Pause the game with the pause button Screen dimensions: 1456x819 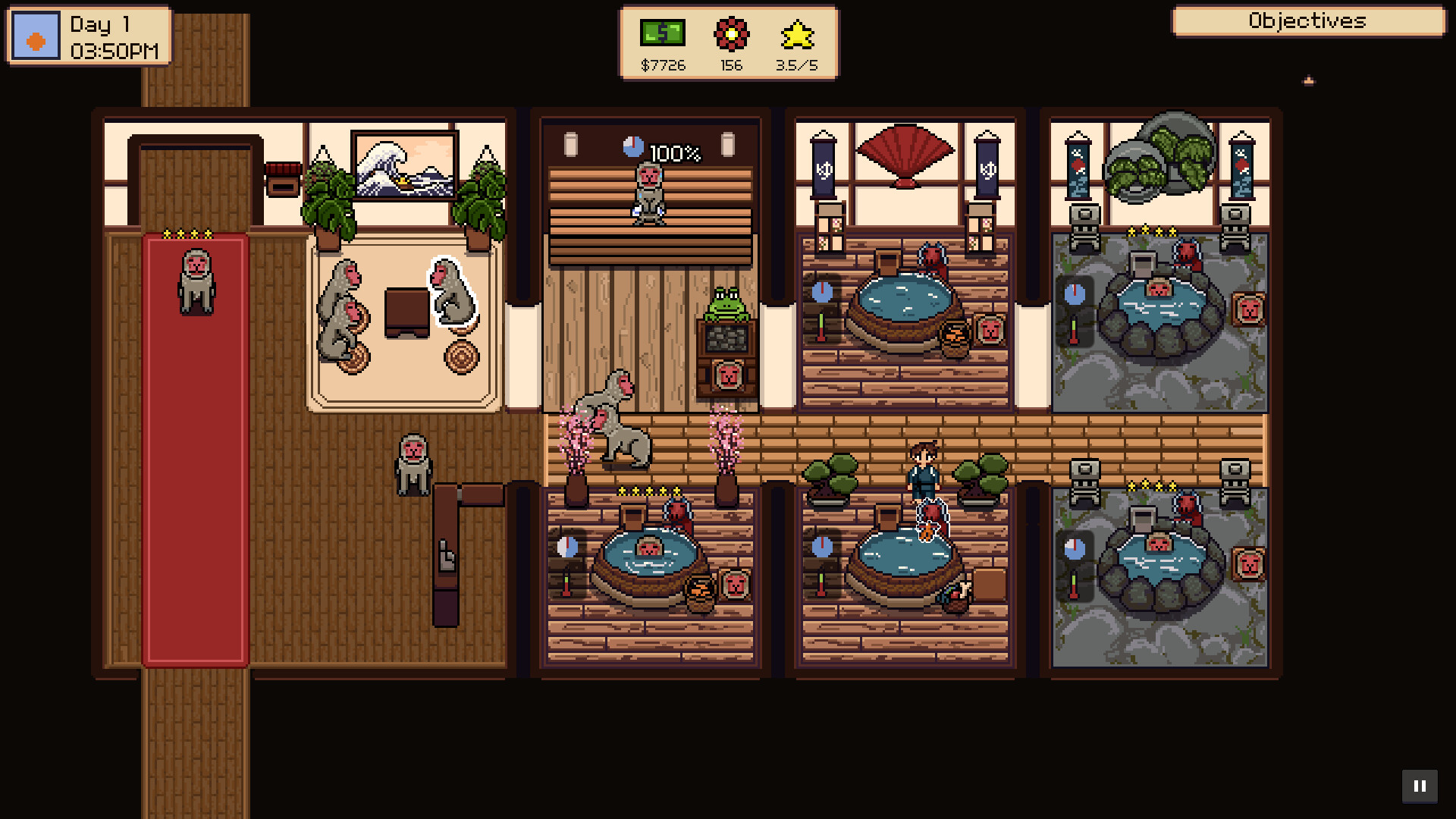coord(1420,786)
